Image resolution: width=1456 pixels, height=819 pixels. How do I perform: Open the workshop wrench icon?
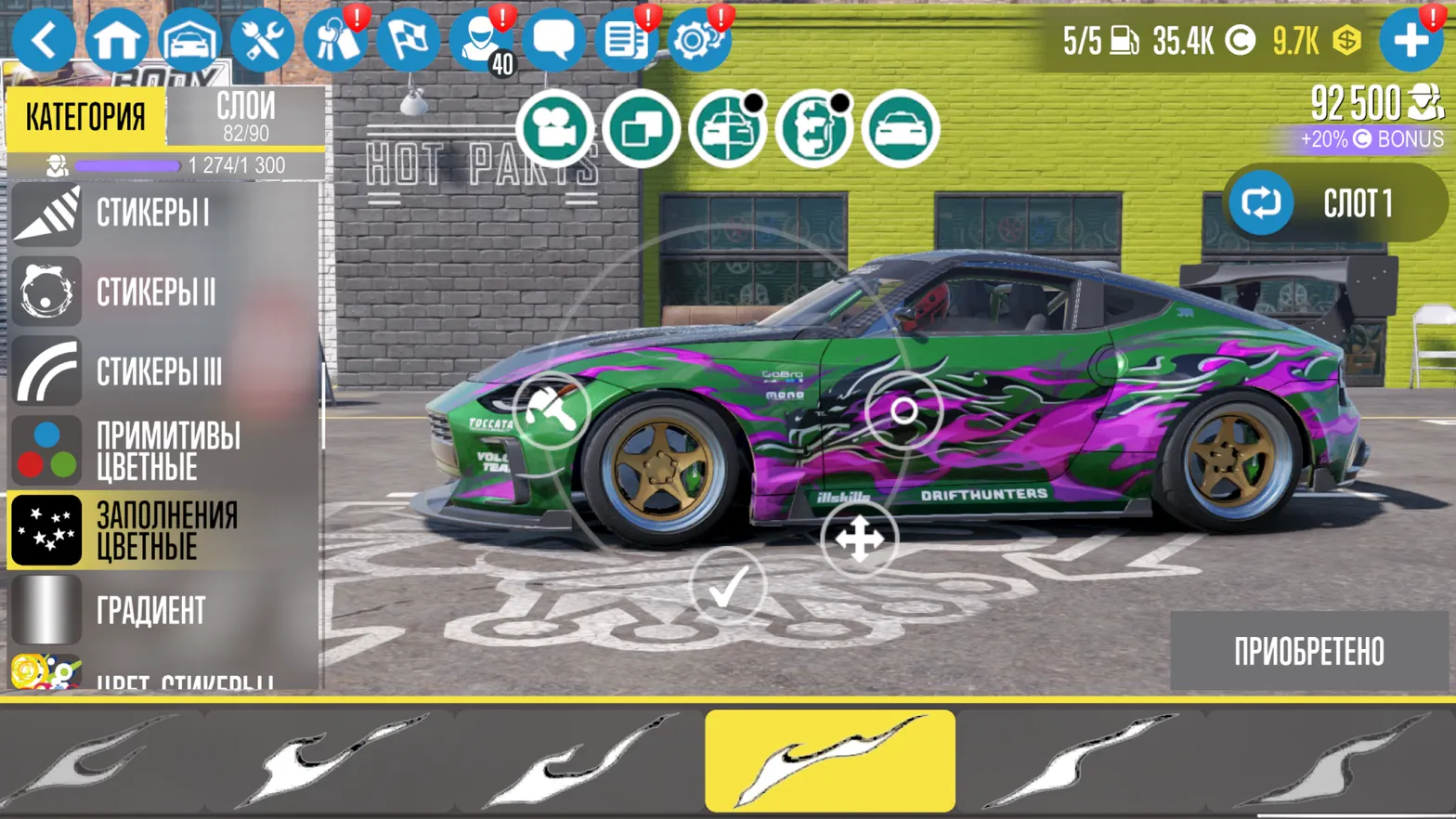(x=264, y=39)
